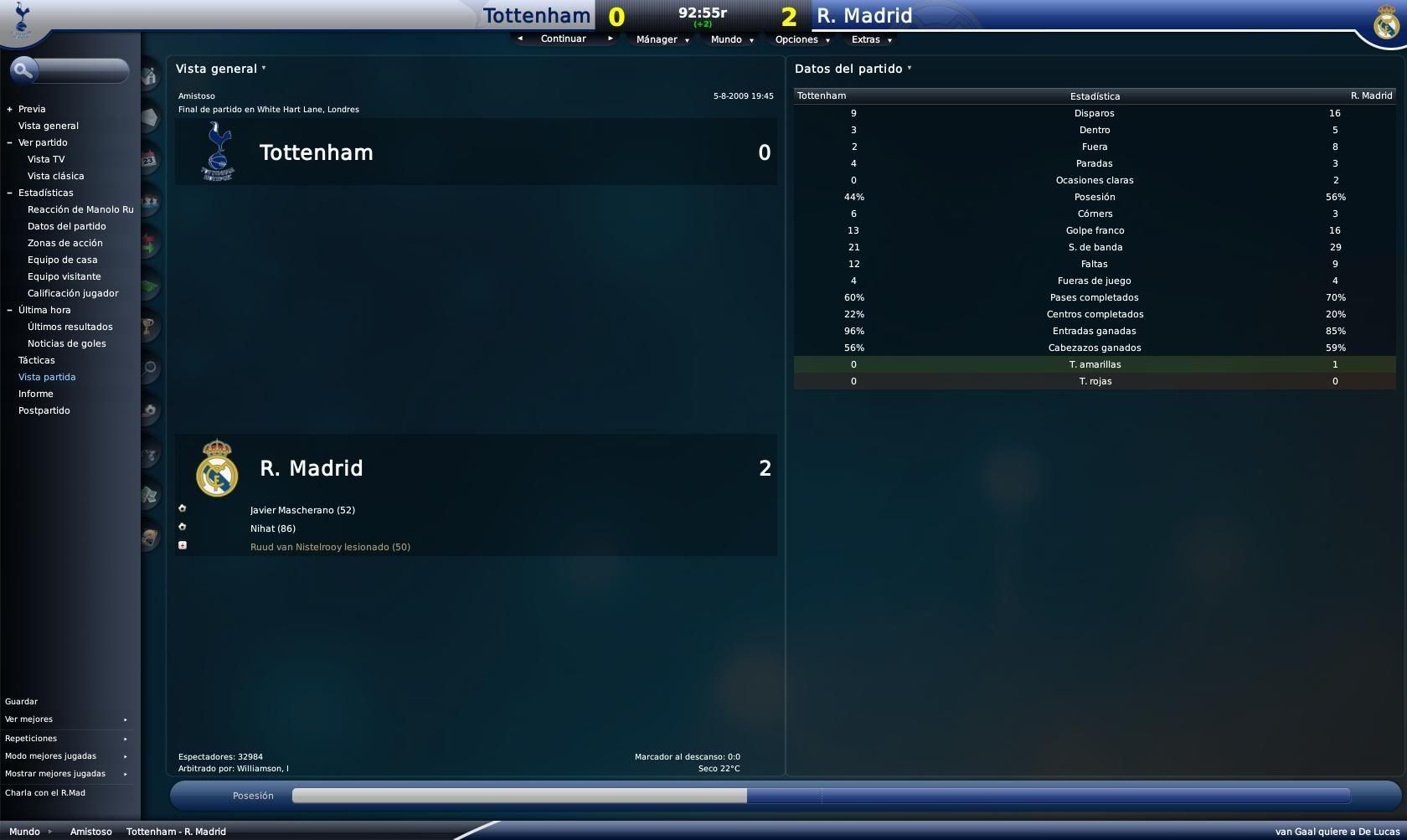Image resolution: width=1407 pixels, height=840 pixels.
Task: Open Charla con el R.Mad
Action: (45, 793)
